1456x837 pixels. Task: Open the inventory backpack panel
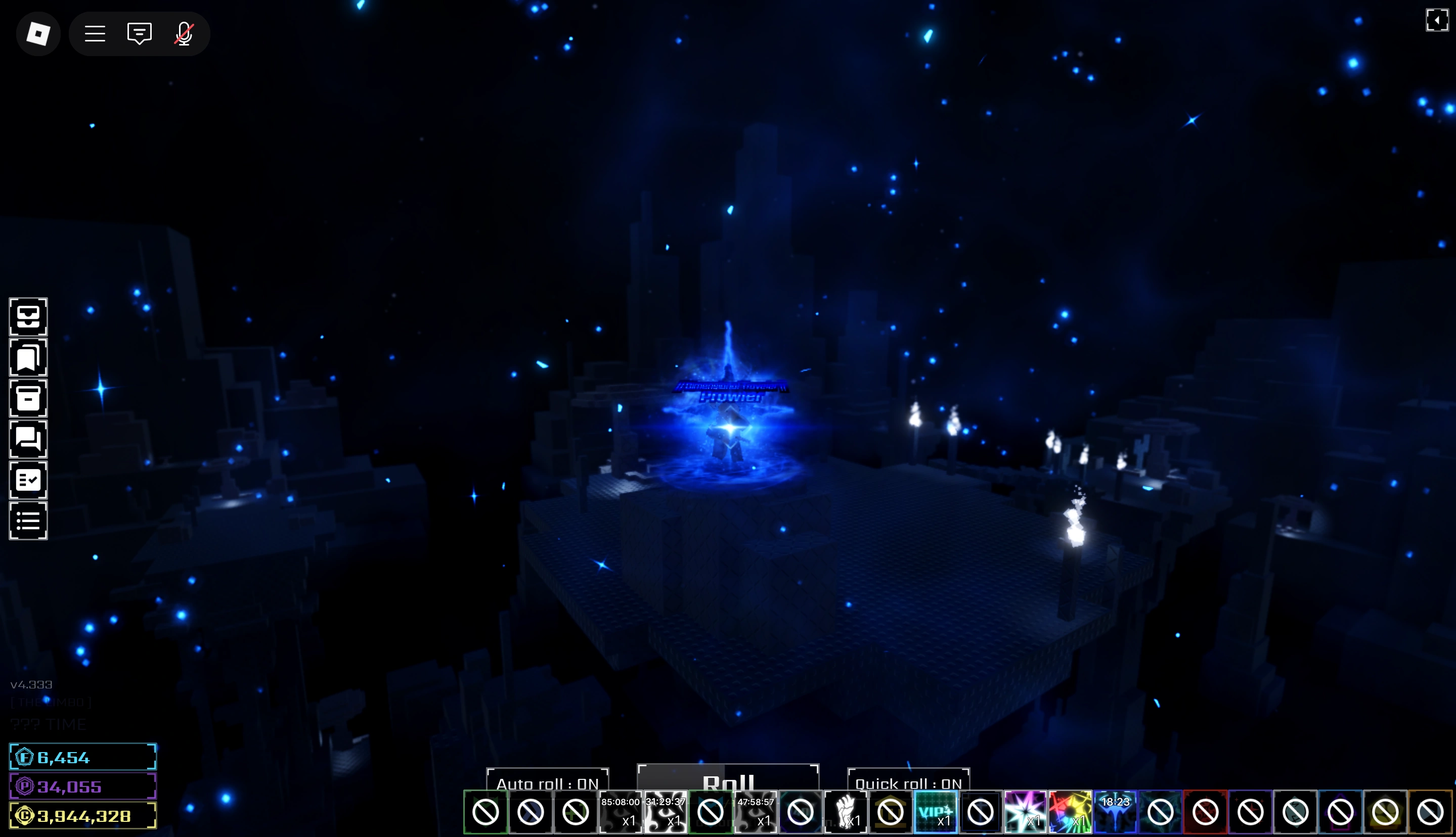pyautogui.click(x=28, y=318)
